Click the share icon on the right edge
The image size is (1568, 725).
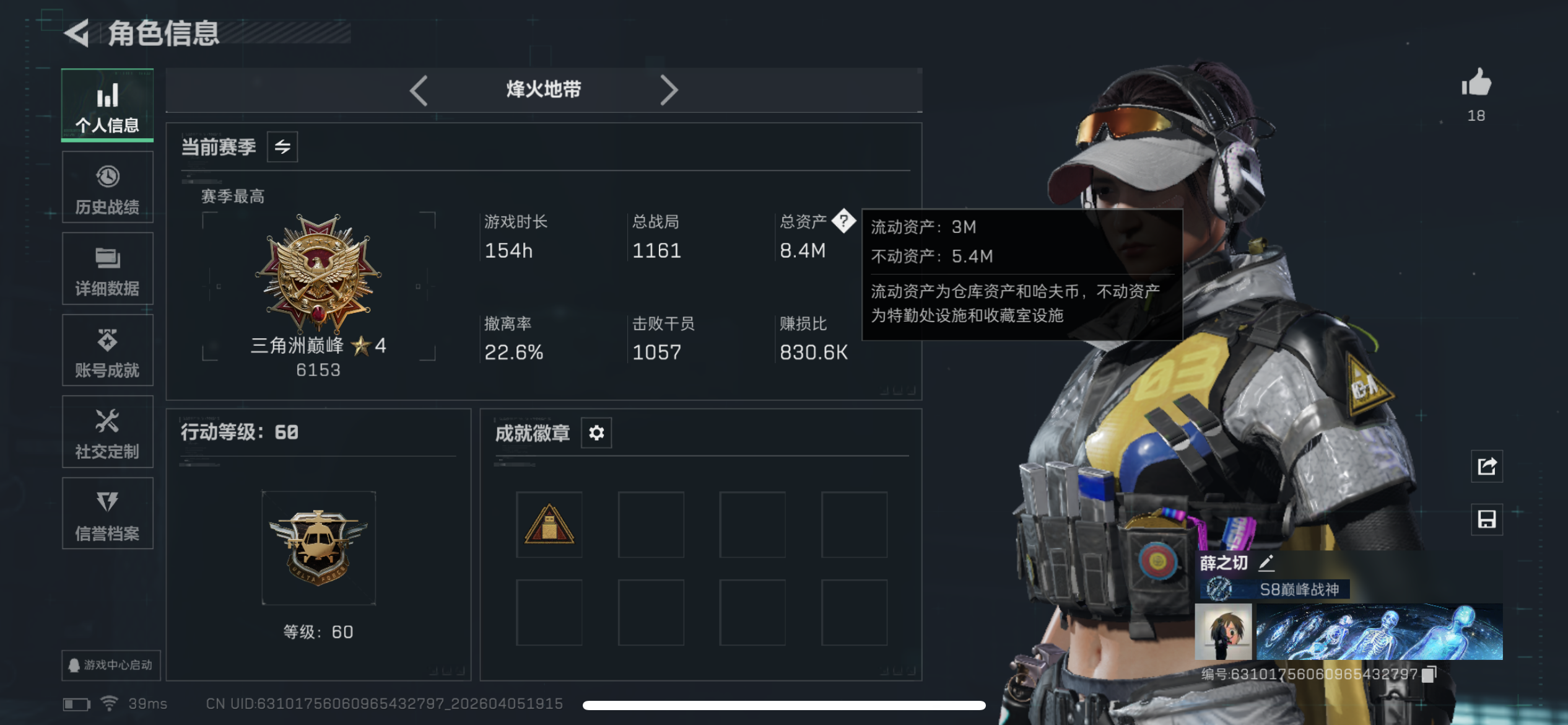(1486, 467)
